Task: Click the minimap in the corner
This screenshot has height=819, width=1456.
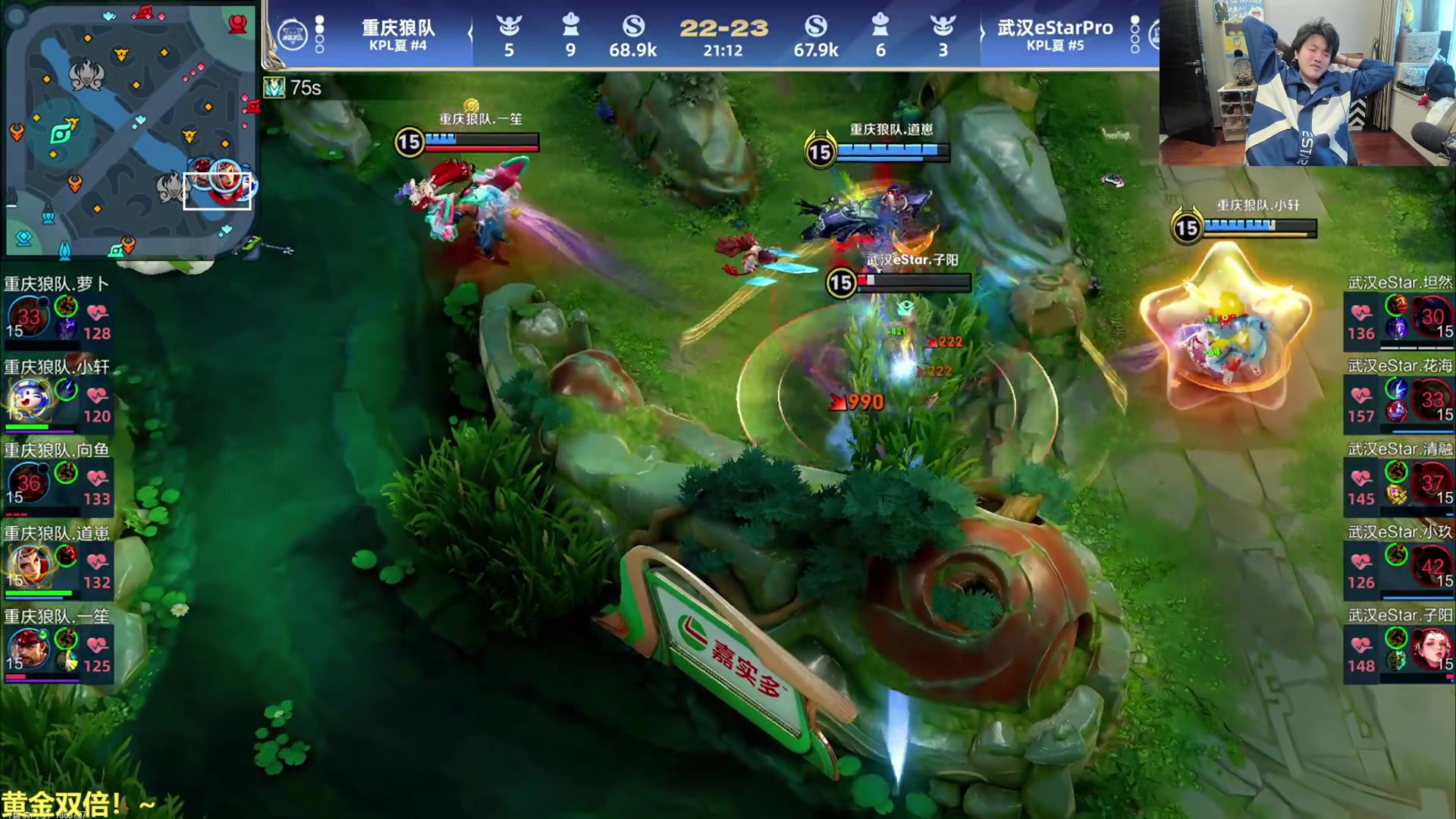Action: (130, 129)
